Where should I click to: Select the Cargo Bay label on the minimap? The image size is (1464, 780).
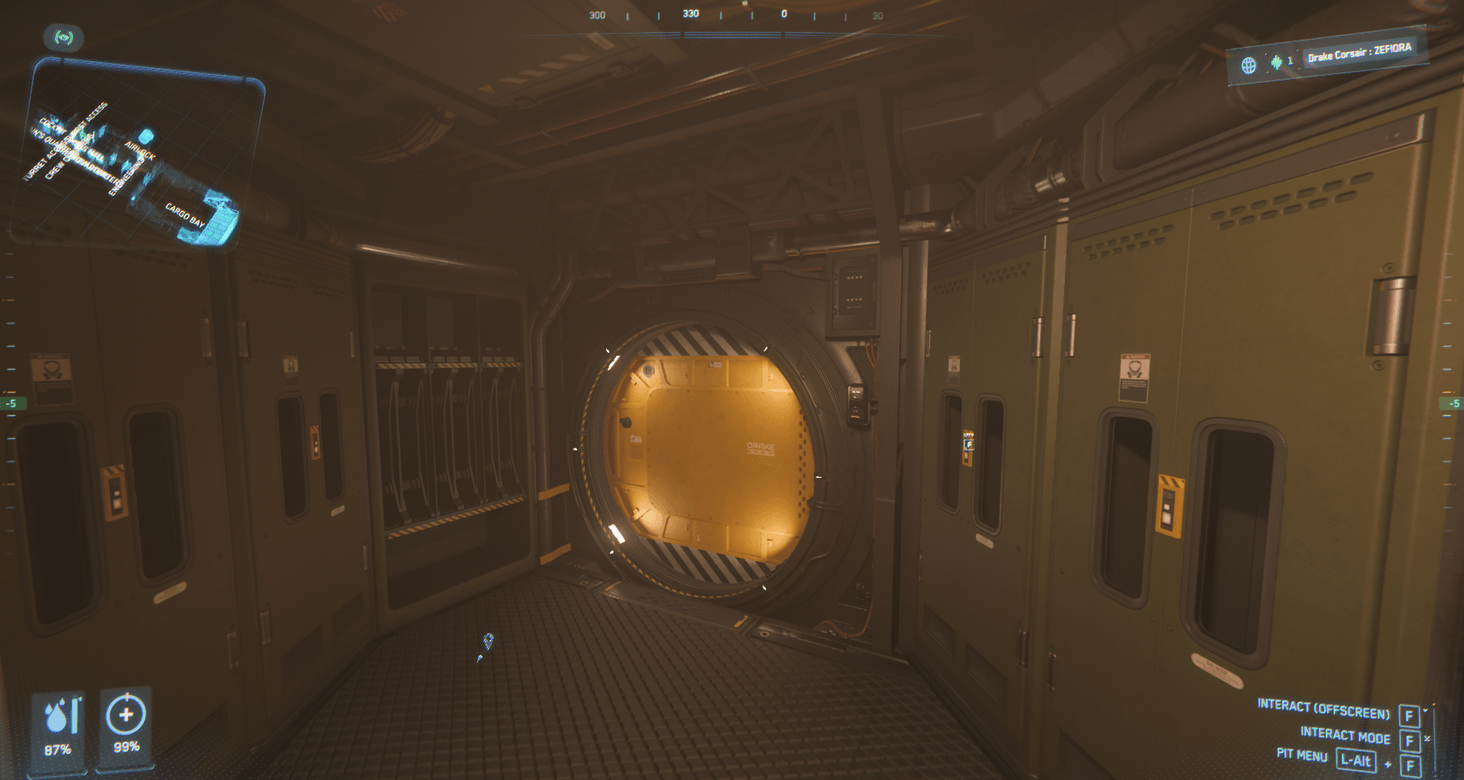tap(185, 213)
